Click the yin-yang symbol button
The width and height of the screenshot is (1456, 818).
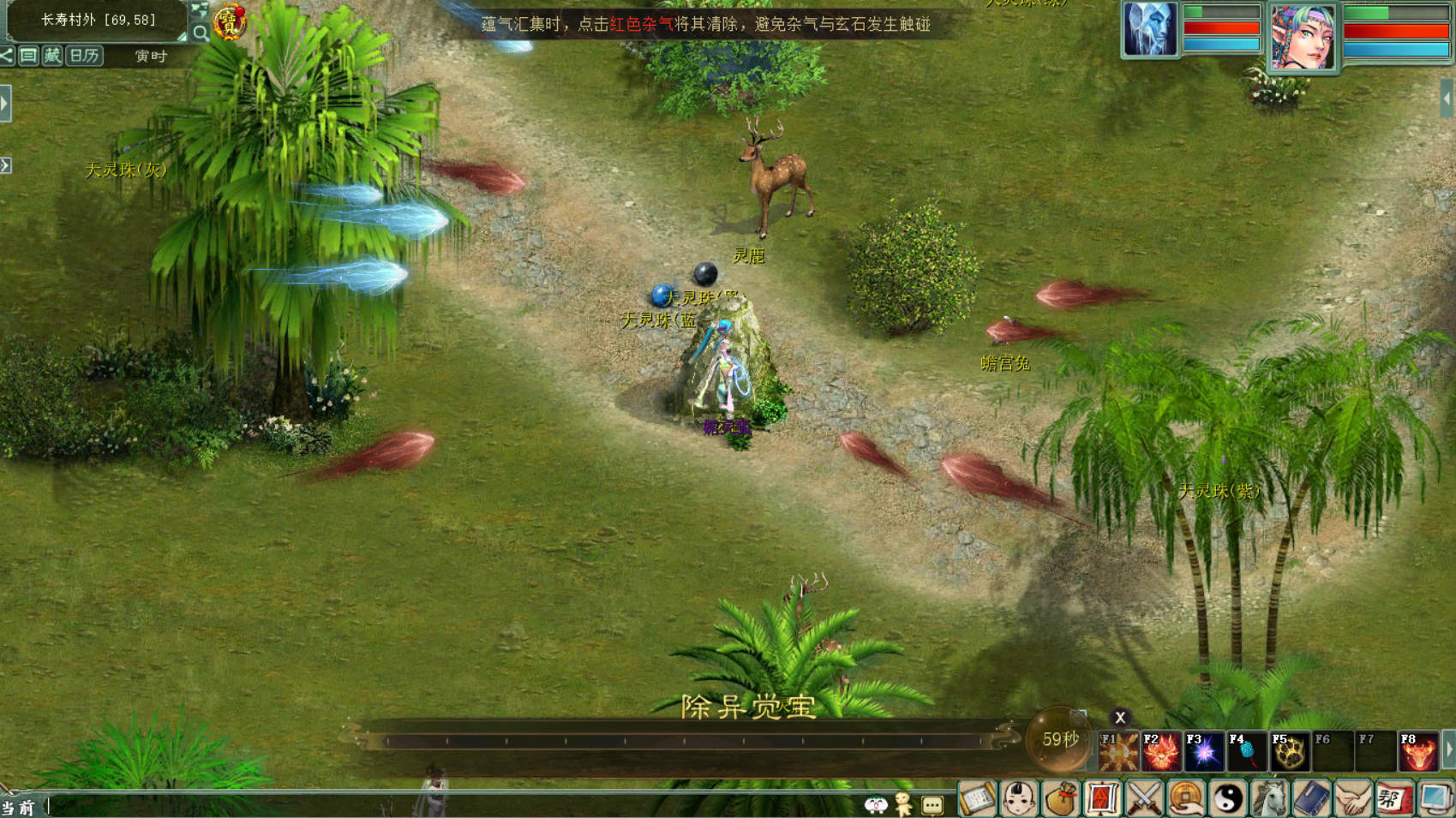pyautogui.click(x=1227, y=799)
